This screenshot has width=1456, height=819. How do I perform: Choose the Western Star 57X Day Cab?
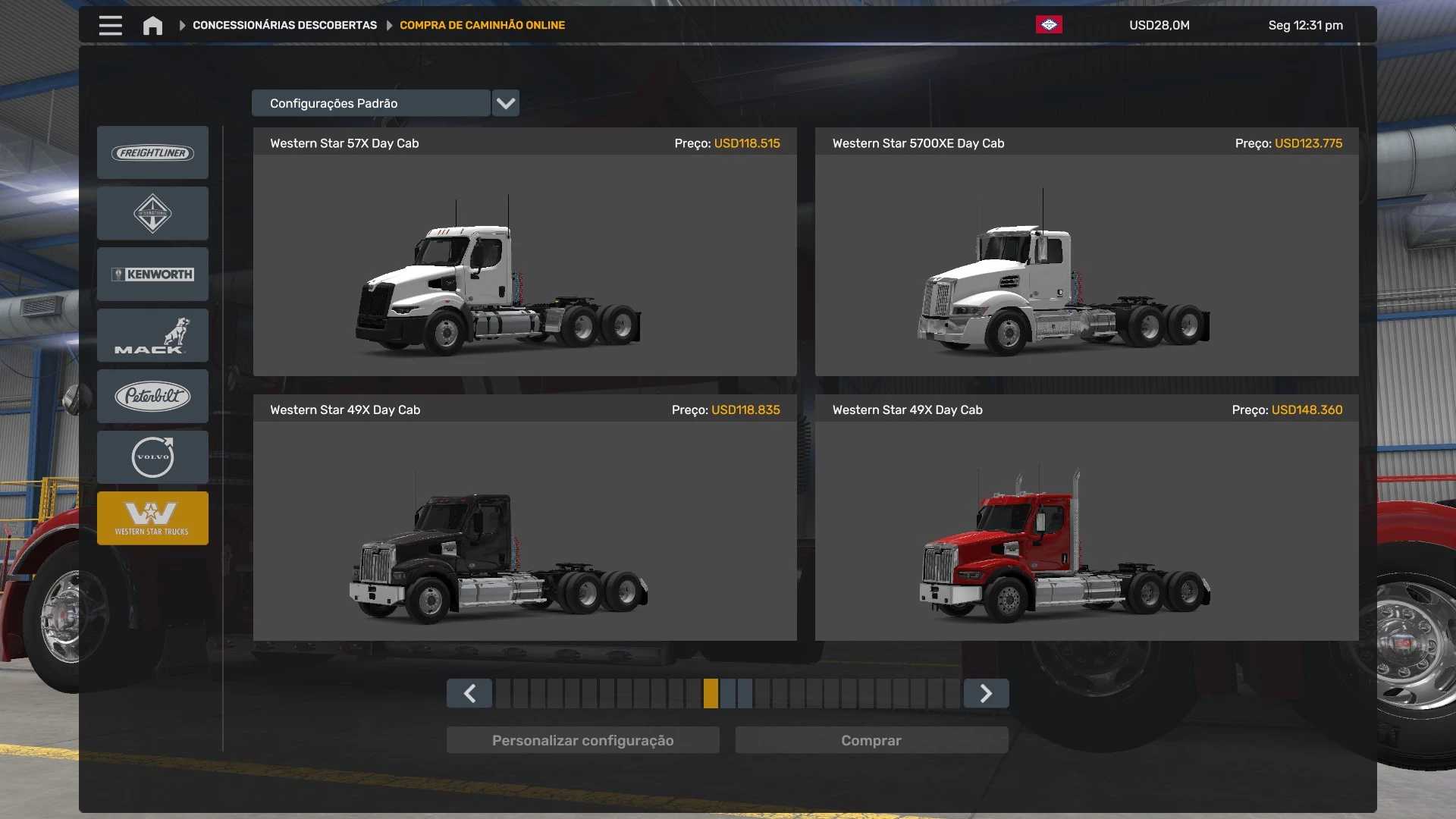click(525, 265)
